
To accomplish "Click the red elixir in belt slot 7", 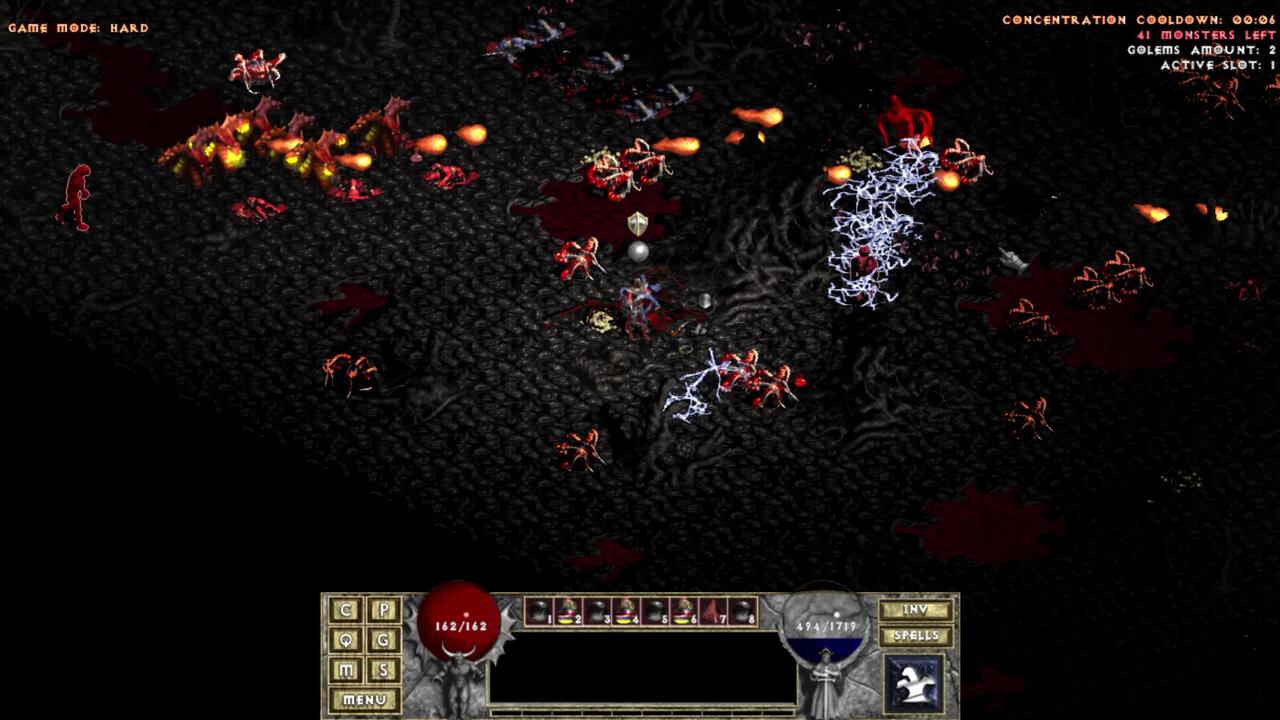I will [x=713, y=610].
